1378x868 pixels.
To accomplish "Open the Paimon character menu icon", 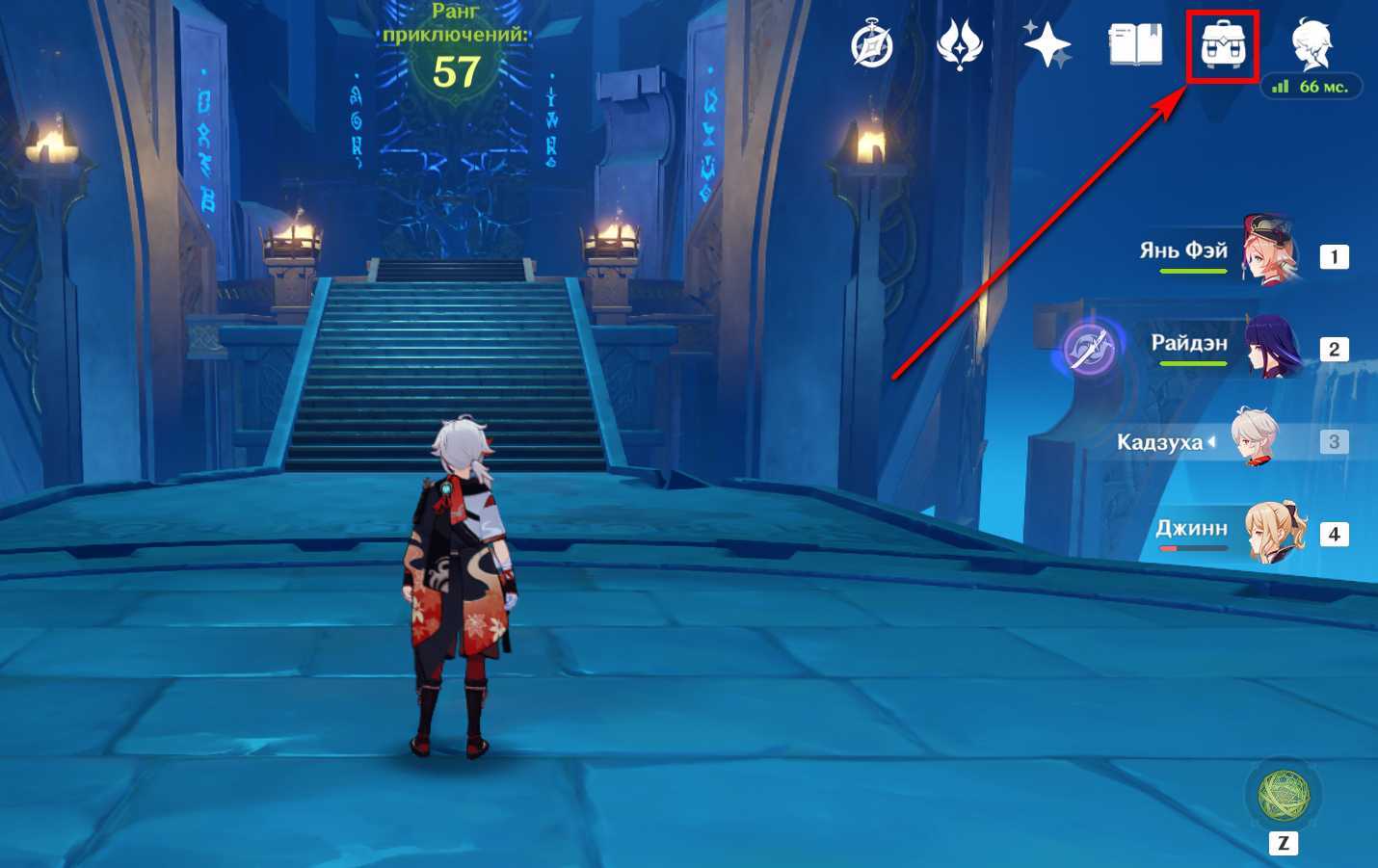I will (1311, 43).
